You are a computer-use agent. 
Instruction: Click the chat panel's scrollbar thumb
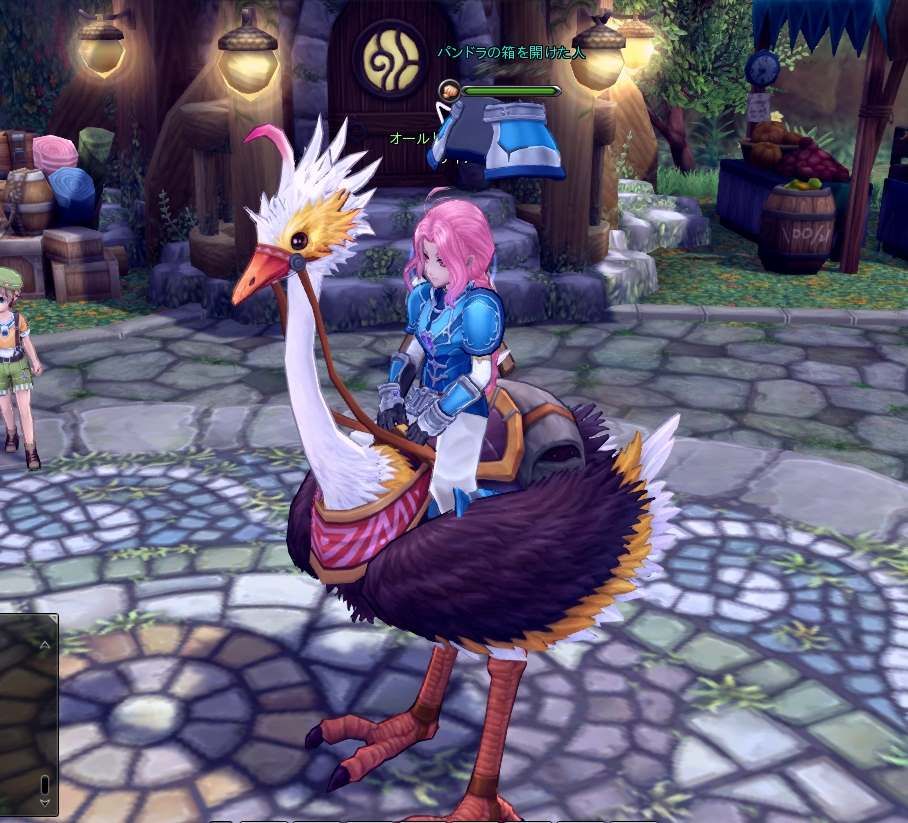coord(44,783)
